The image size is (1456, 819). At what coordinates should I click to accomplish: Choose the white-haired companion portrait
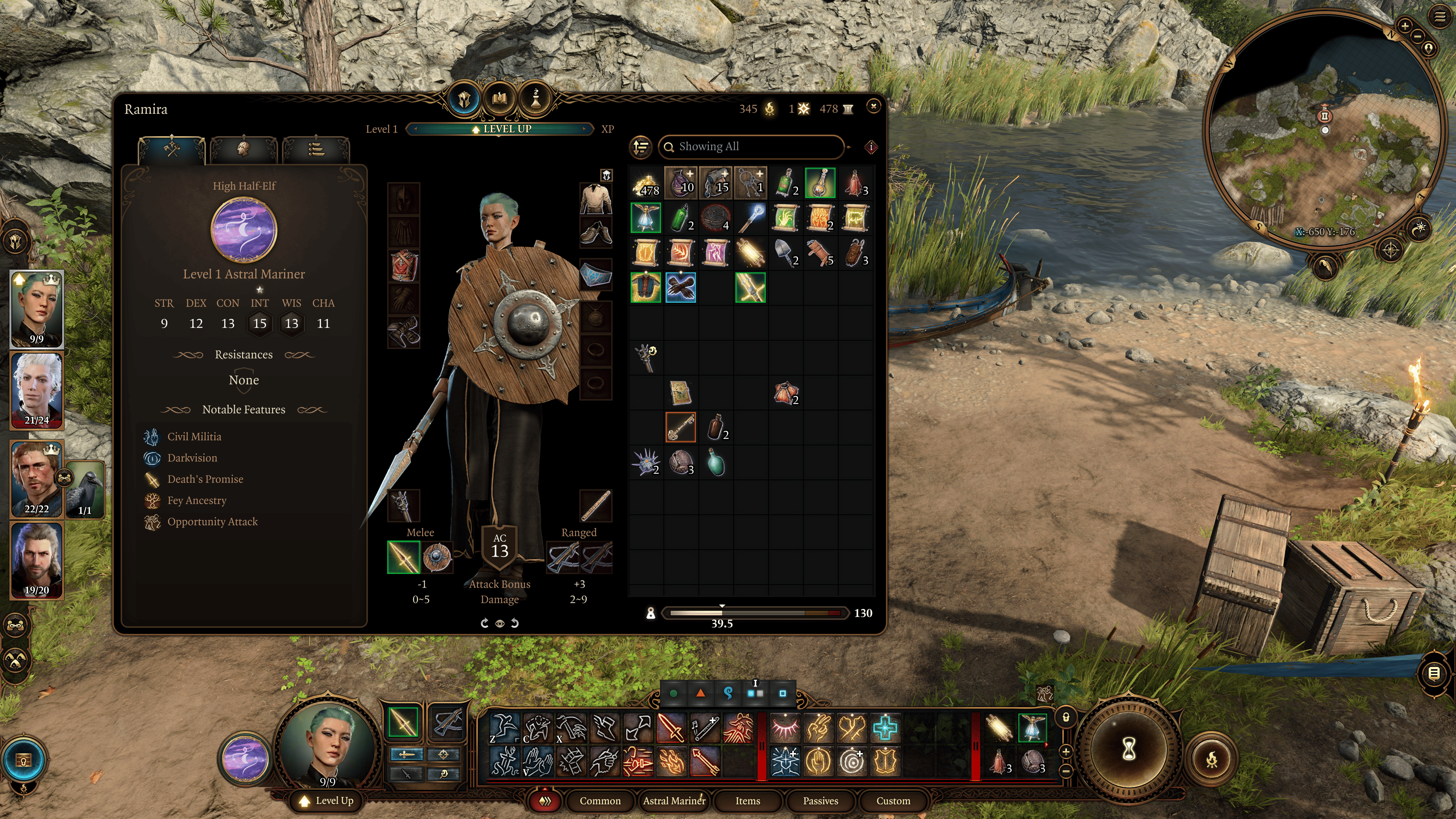[37, 390]
